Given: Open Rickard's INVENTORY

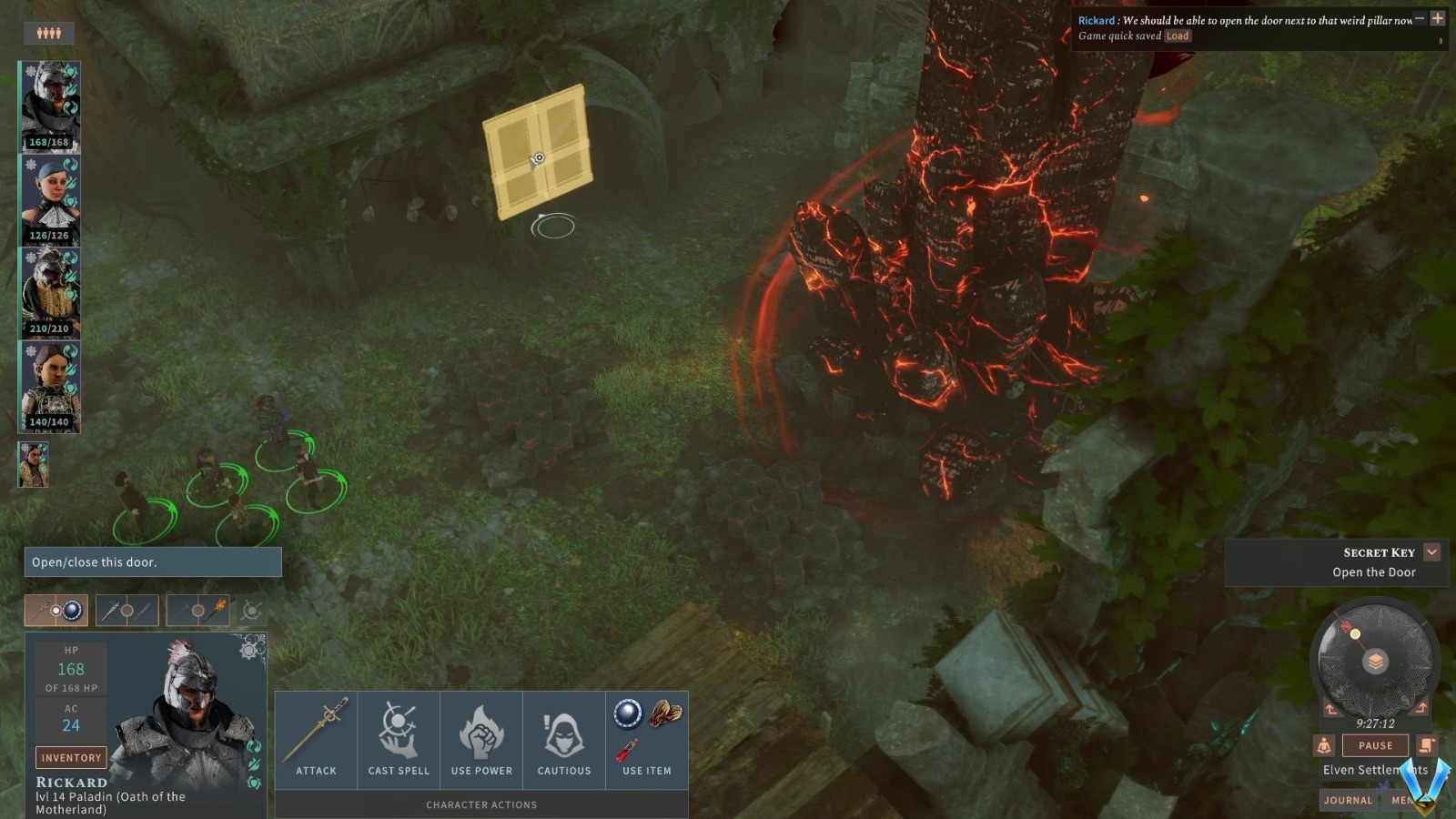Looking at the screenshot, I should coord(71,757).
